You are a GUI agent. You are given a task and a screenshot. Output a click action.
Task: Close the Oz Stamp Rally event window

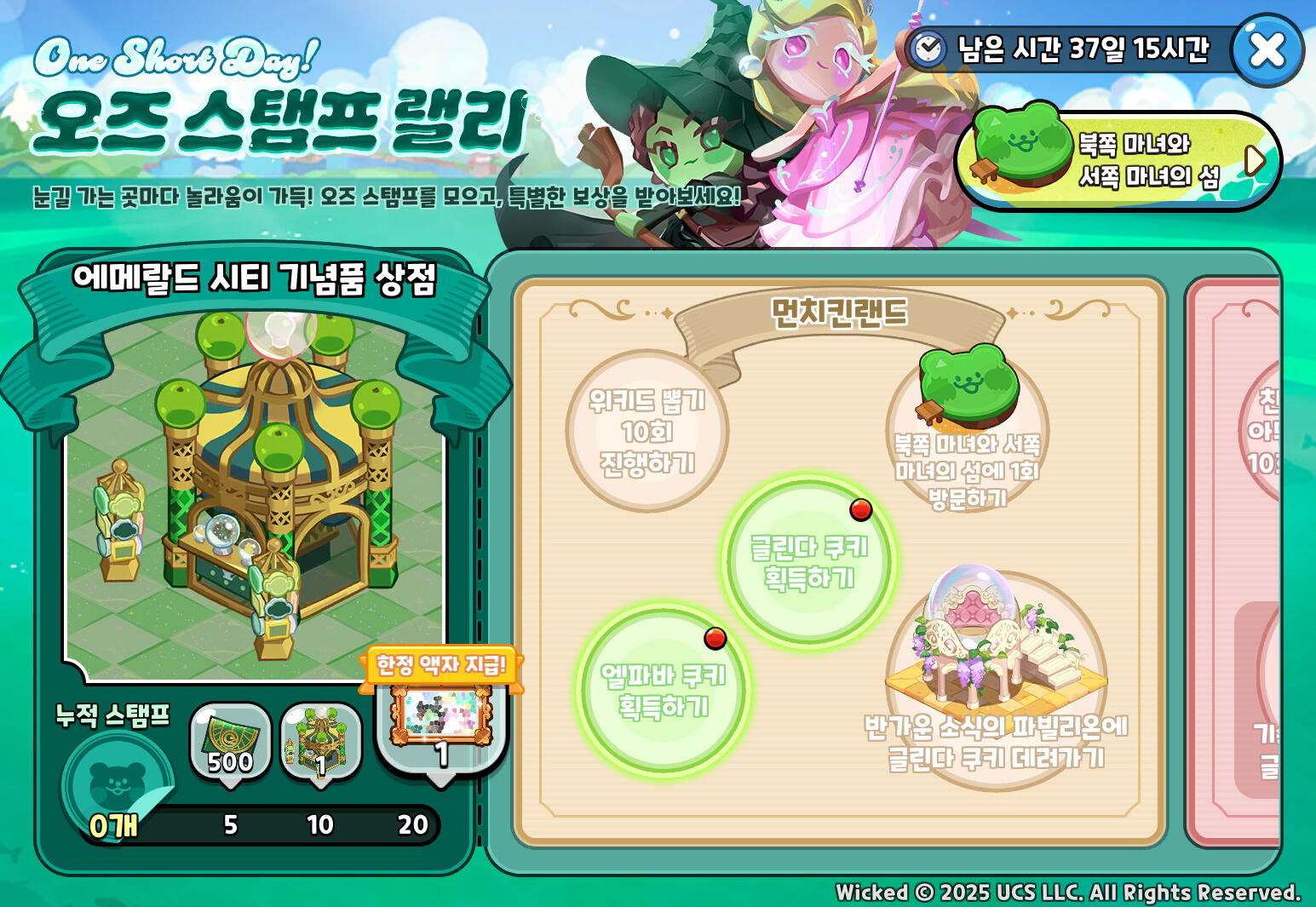(1267, 50)
